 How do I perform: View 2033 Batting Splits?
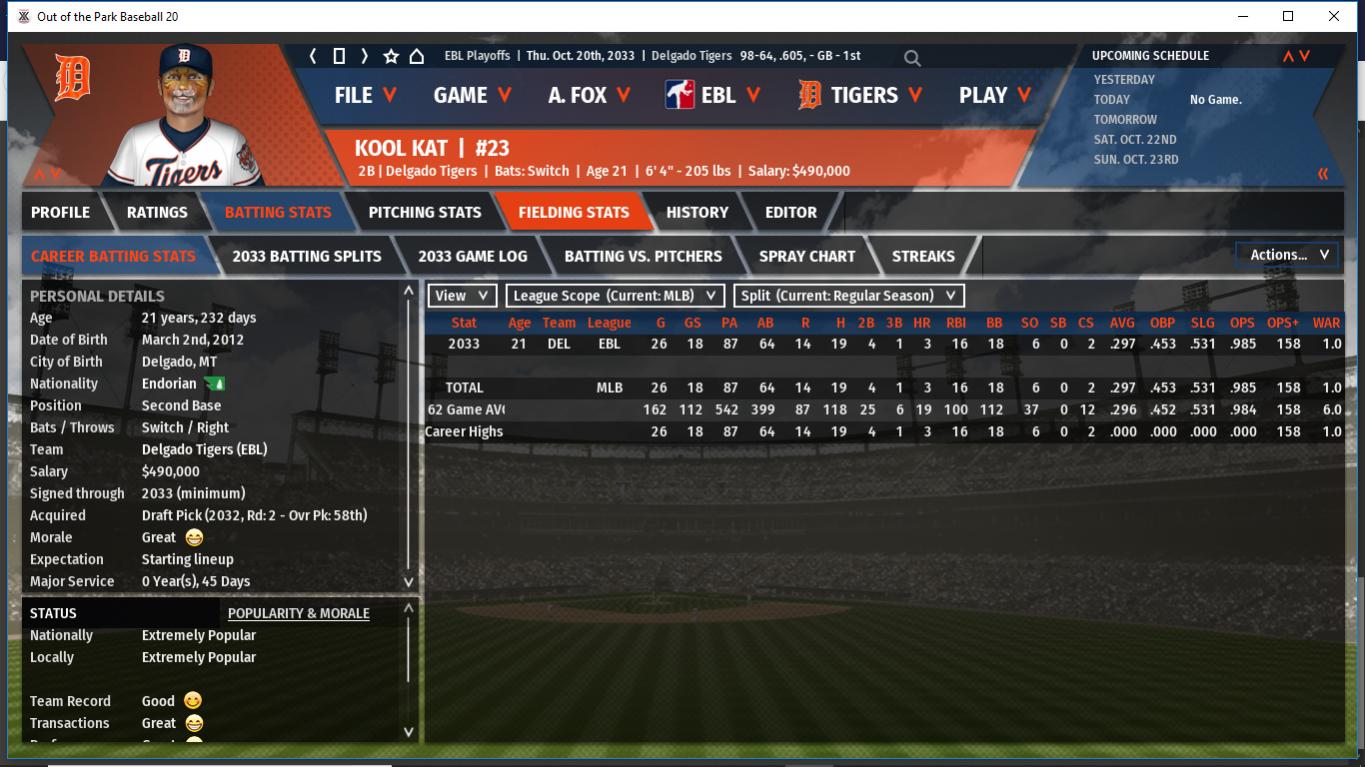[x=307, y=256]
